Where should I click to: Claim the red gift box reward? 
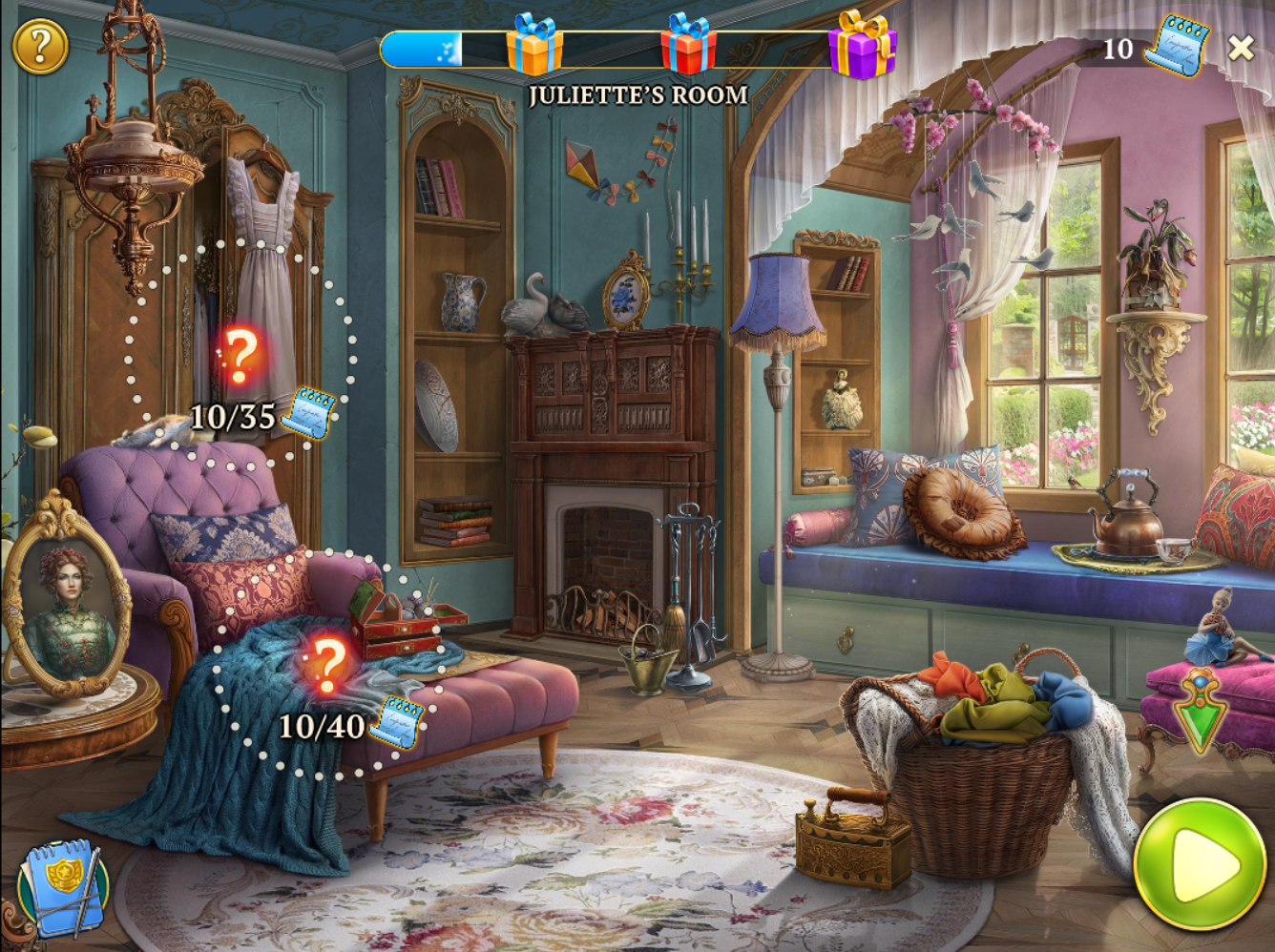coord(689,45)
